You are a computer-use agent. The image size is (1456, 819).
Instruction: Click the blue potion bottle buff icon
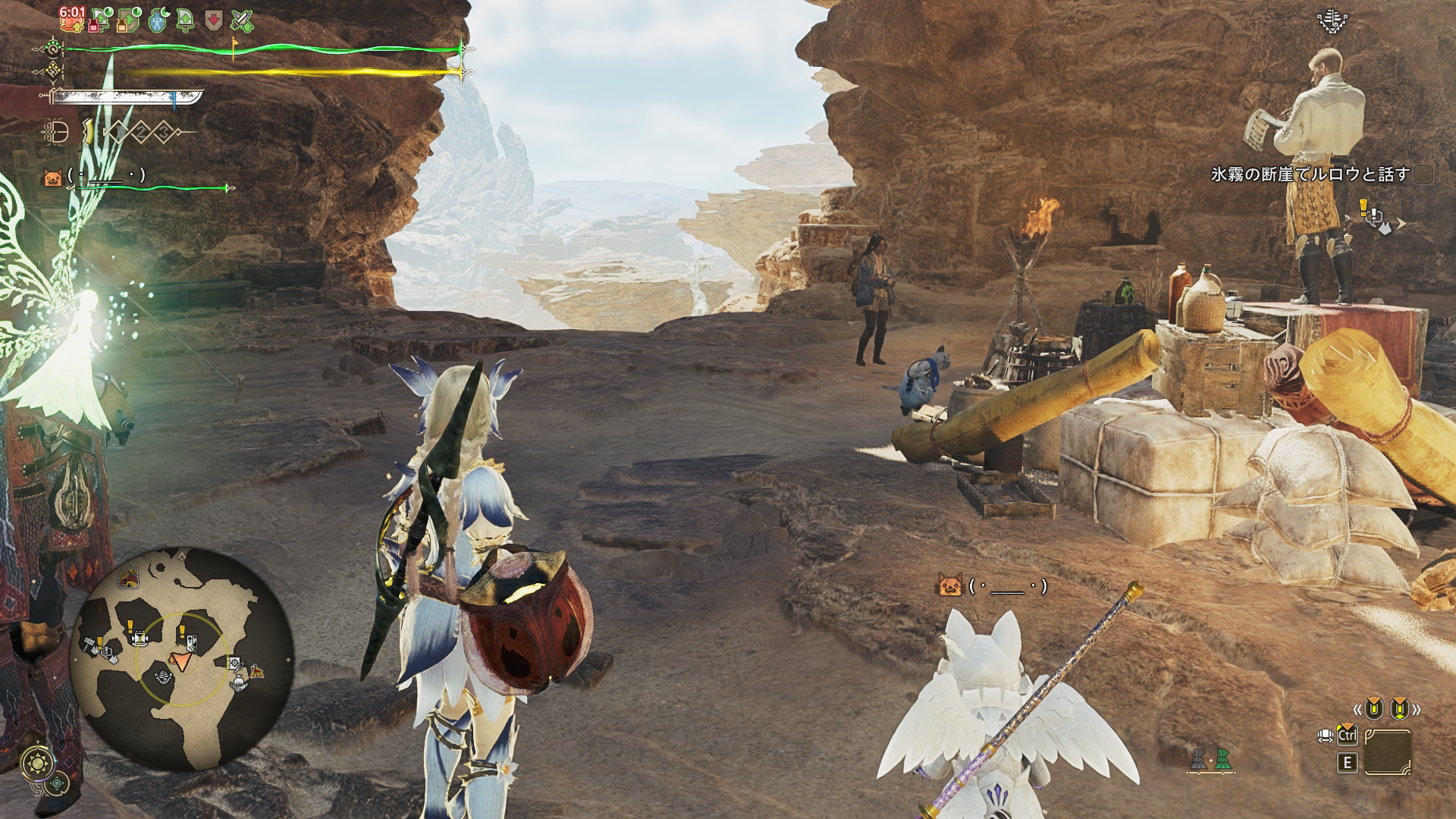[x=158, y=20]
